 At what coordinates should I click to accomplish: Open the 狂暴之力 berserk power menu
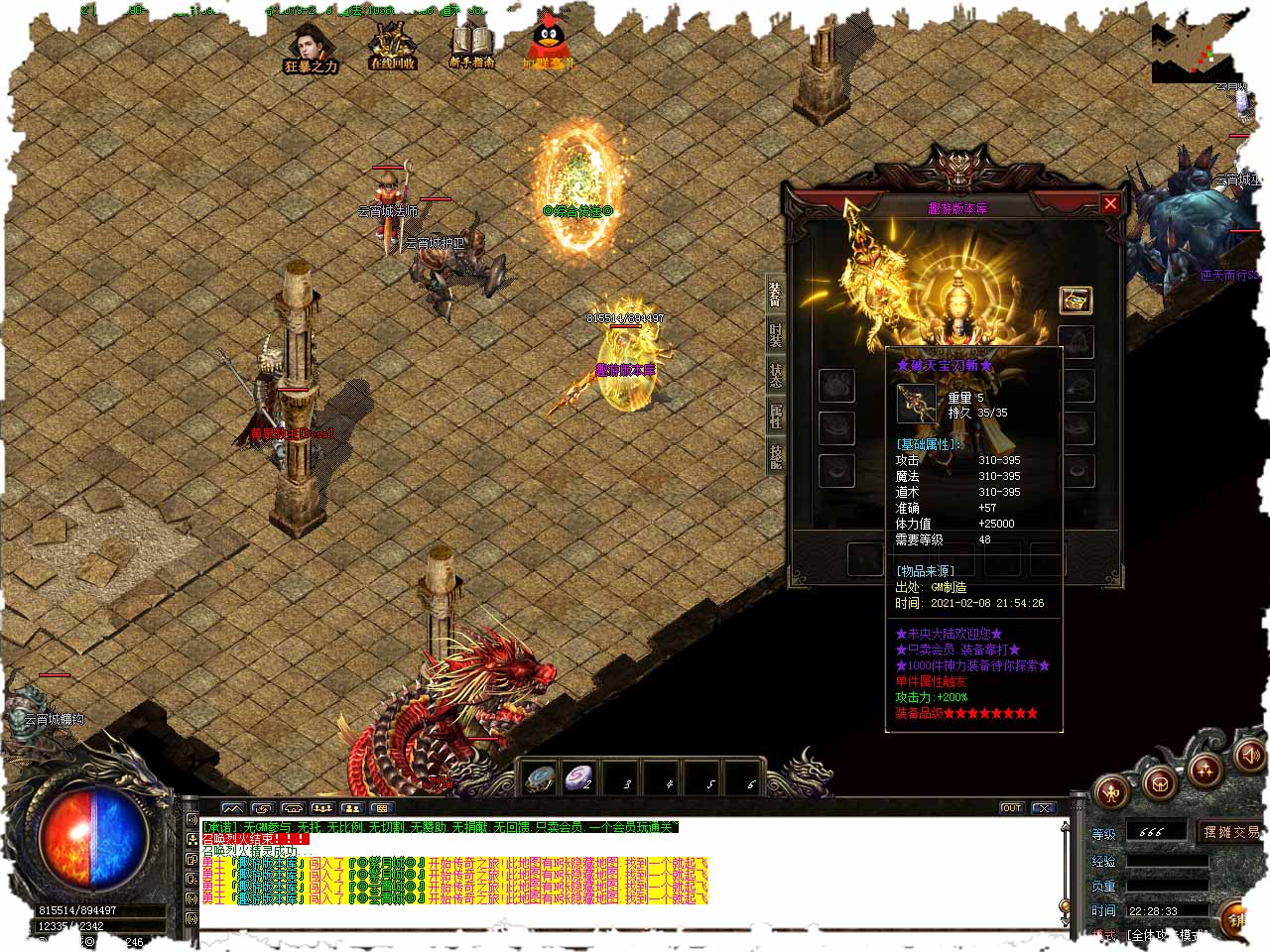click(x=311, y=50)
